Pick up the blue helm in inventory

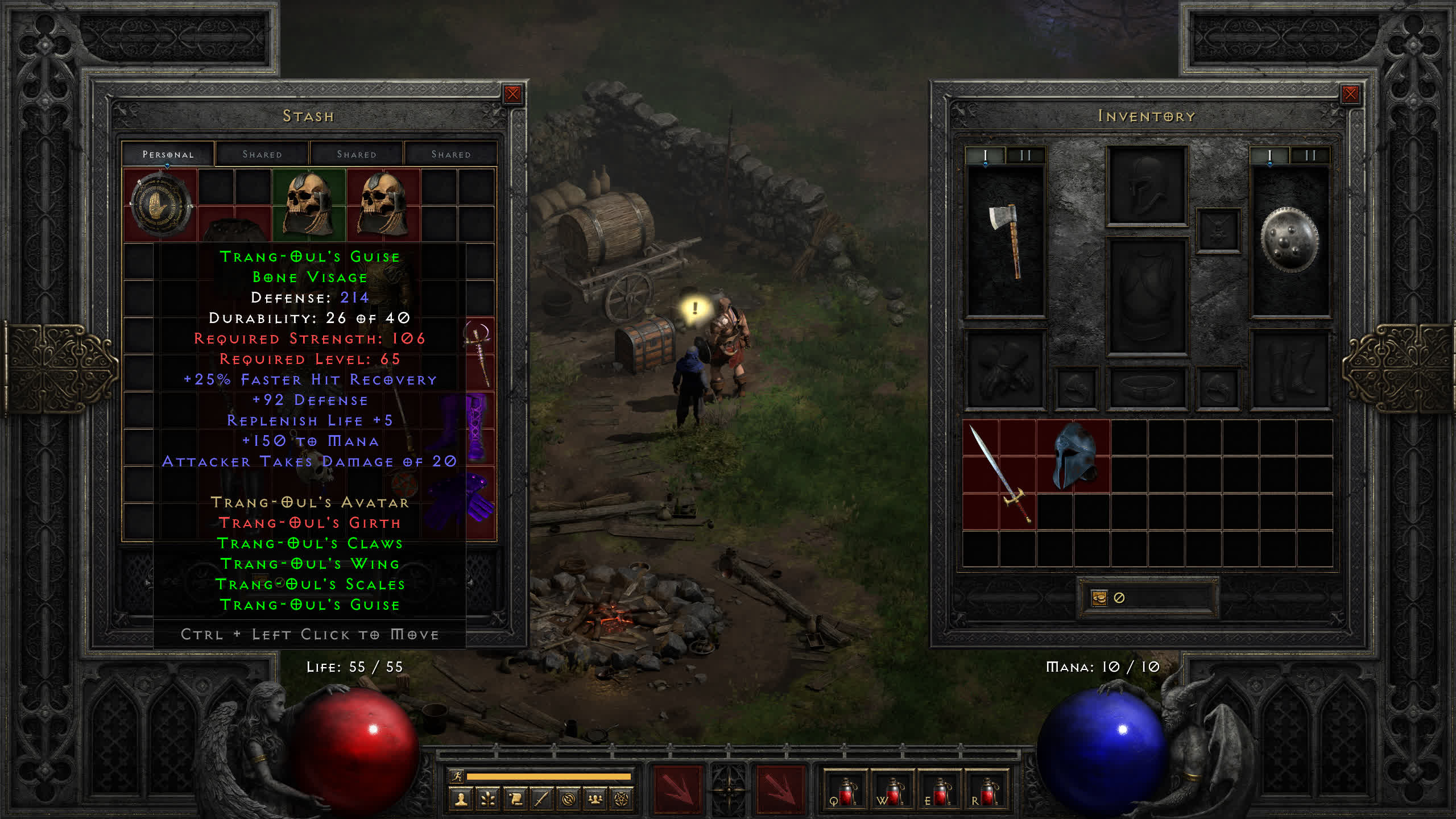1073,455
